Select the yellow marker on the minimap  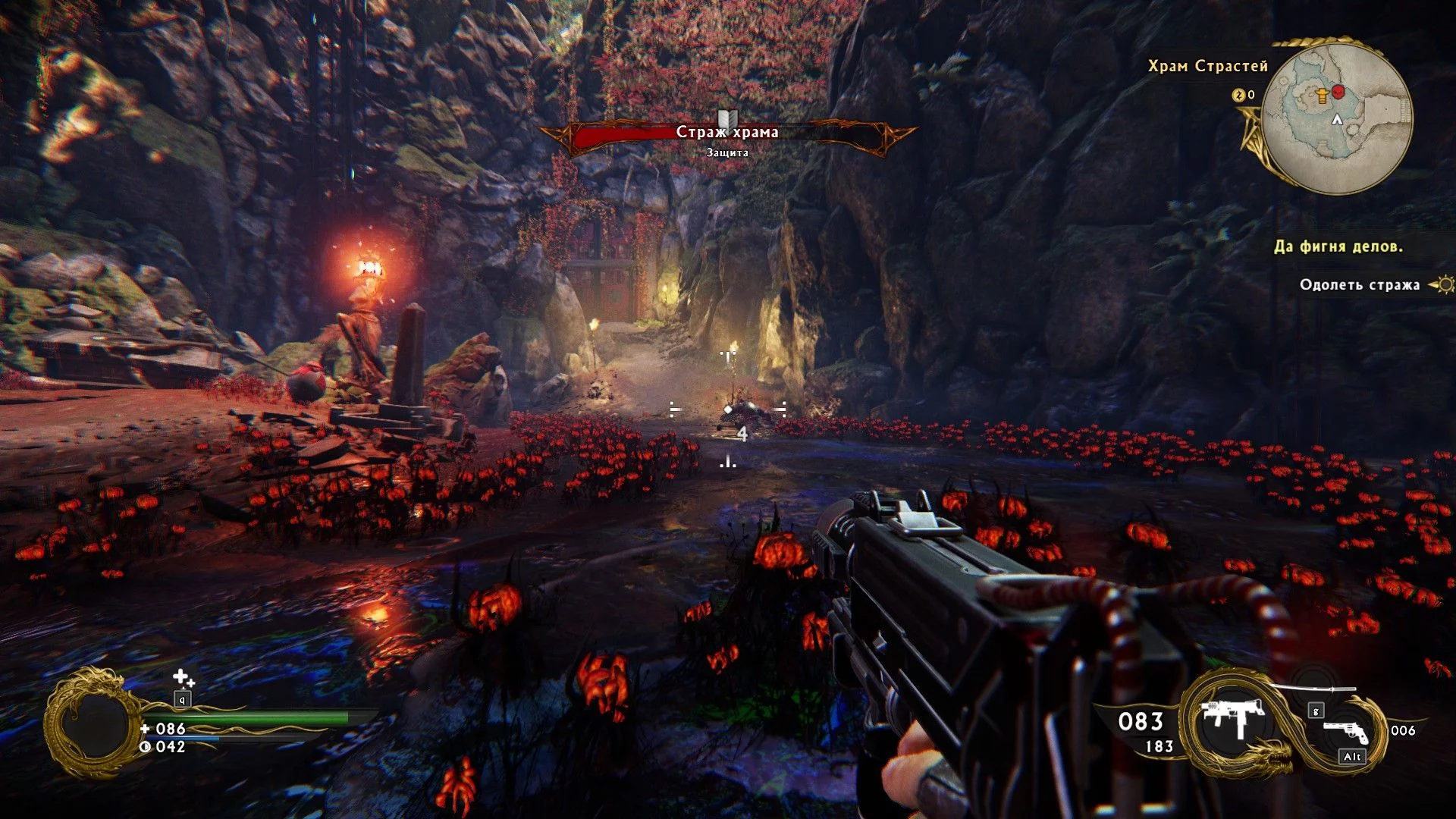click(x=1323, y=95)
